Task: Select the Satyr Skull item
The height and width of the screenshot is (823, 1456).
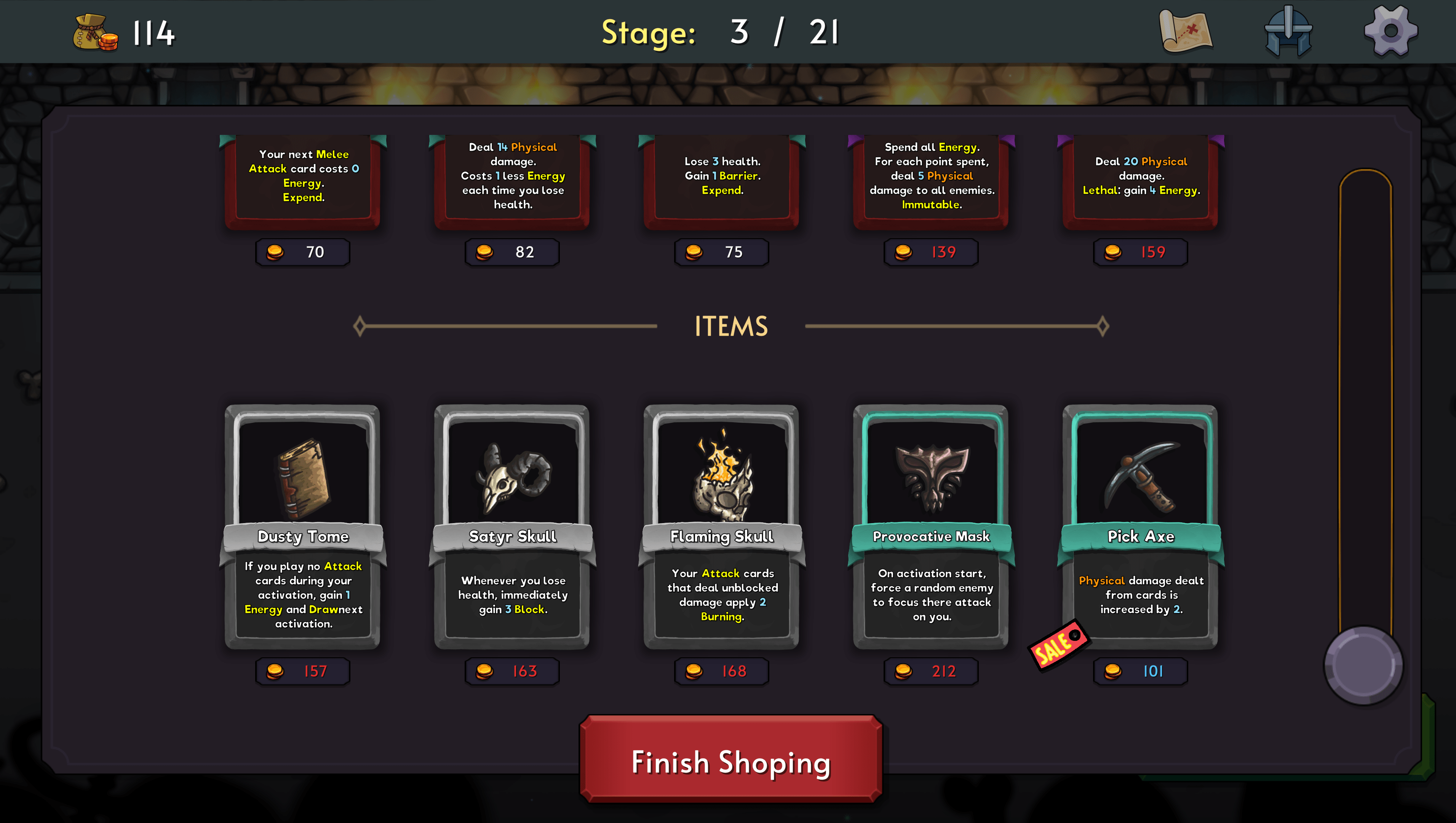Action: (512, 526)
